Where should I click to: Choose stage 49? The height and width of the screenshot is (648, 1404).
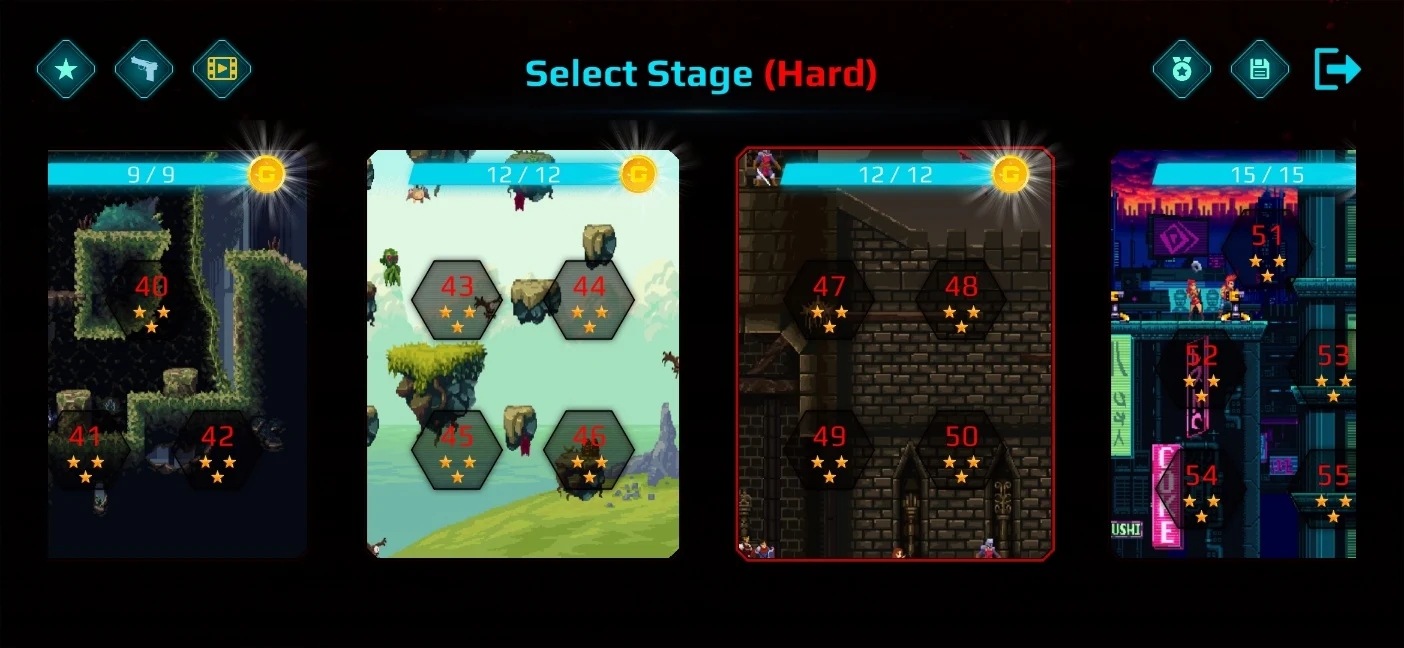829,449
